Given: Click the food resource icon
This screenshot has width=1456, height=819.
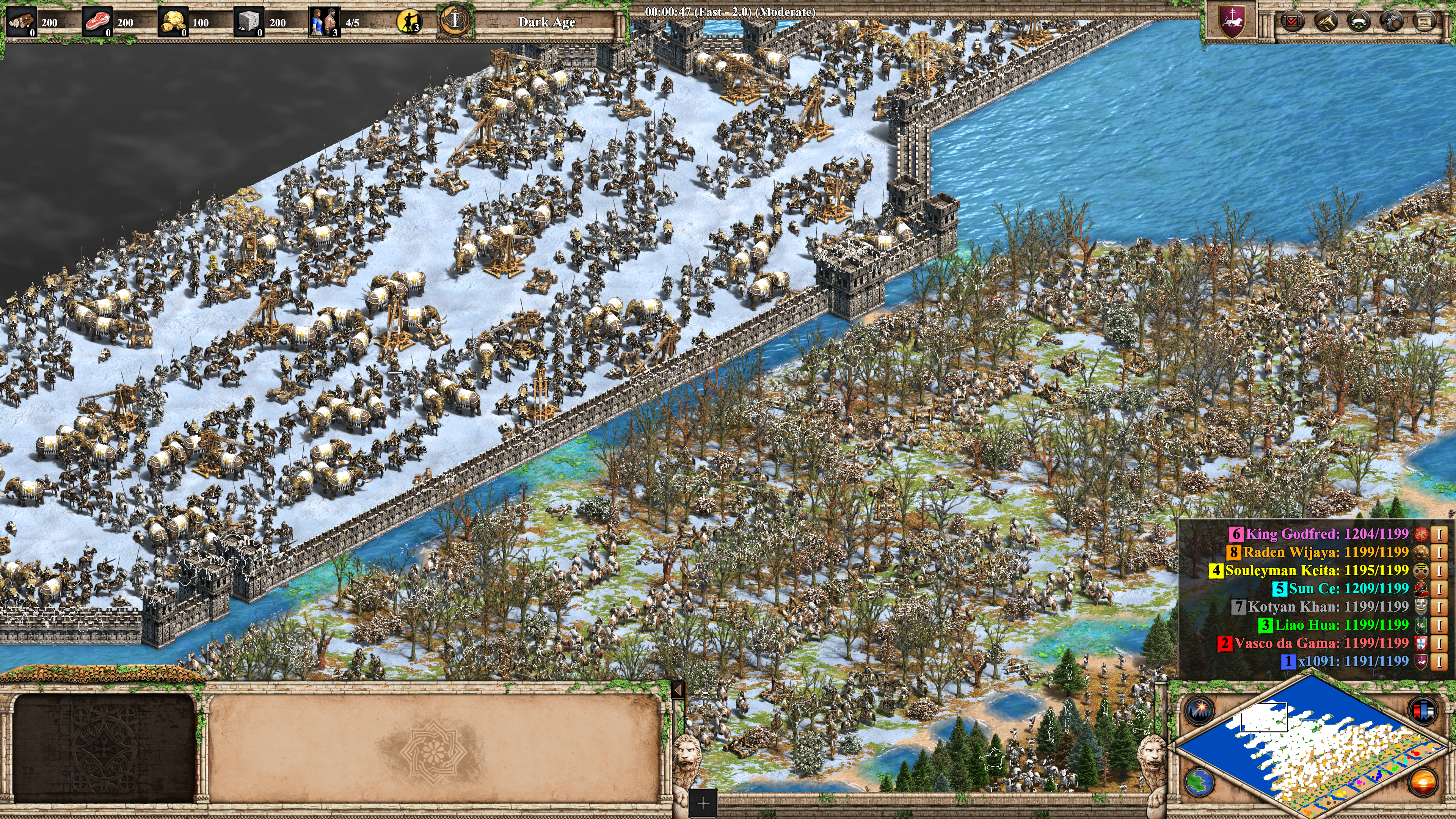Looking at the screenshot, I should tap(97, 22).
